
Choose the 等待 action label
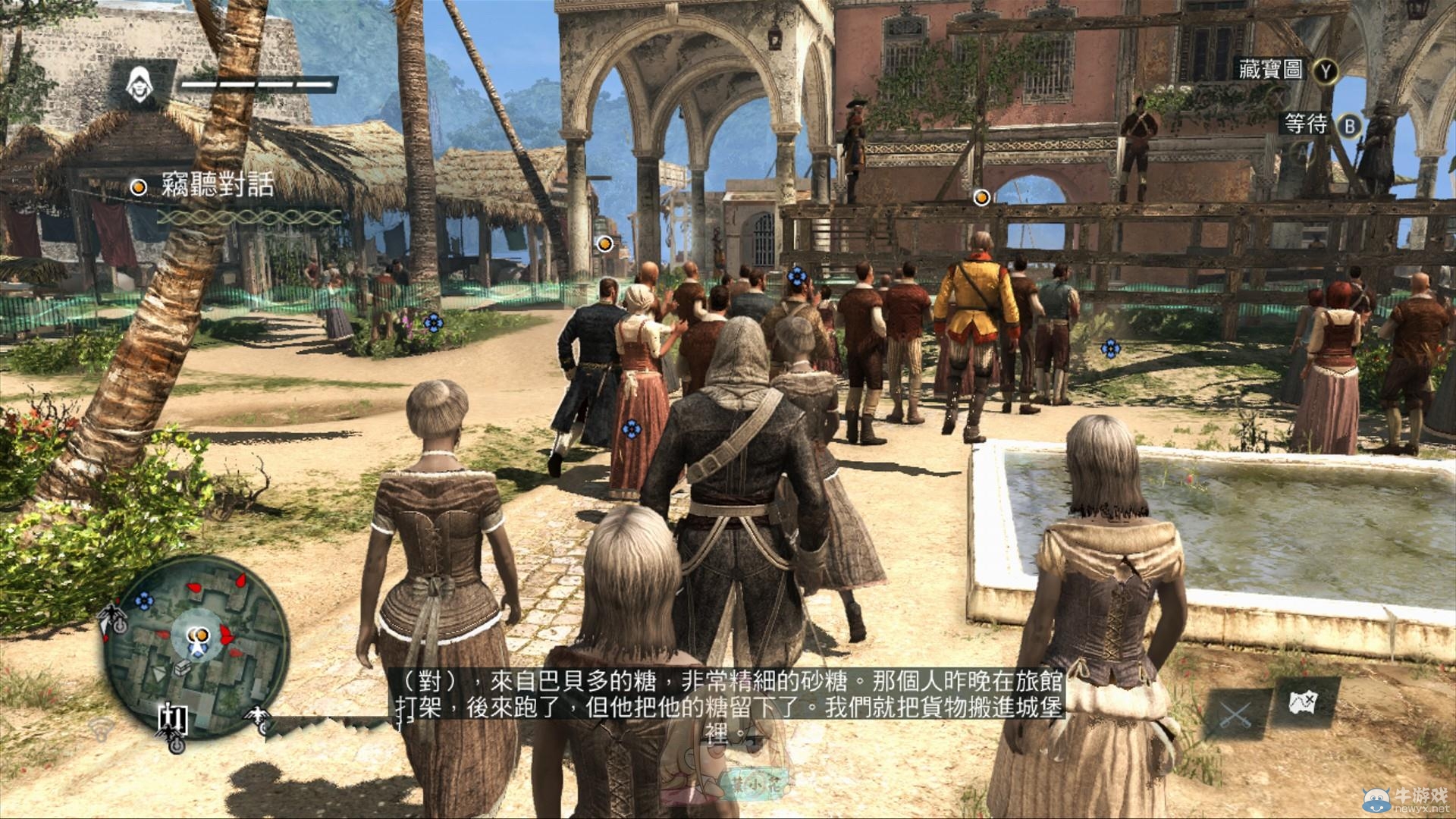(x=1306, y=124)
